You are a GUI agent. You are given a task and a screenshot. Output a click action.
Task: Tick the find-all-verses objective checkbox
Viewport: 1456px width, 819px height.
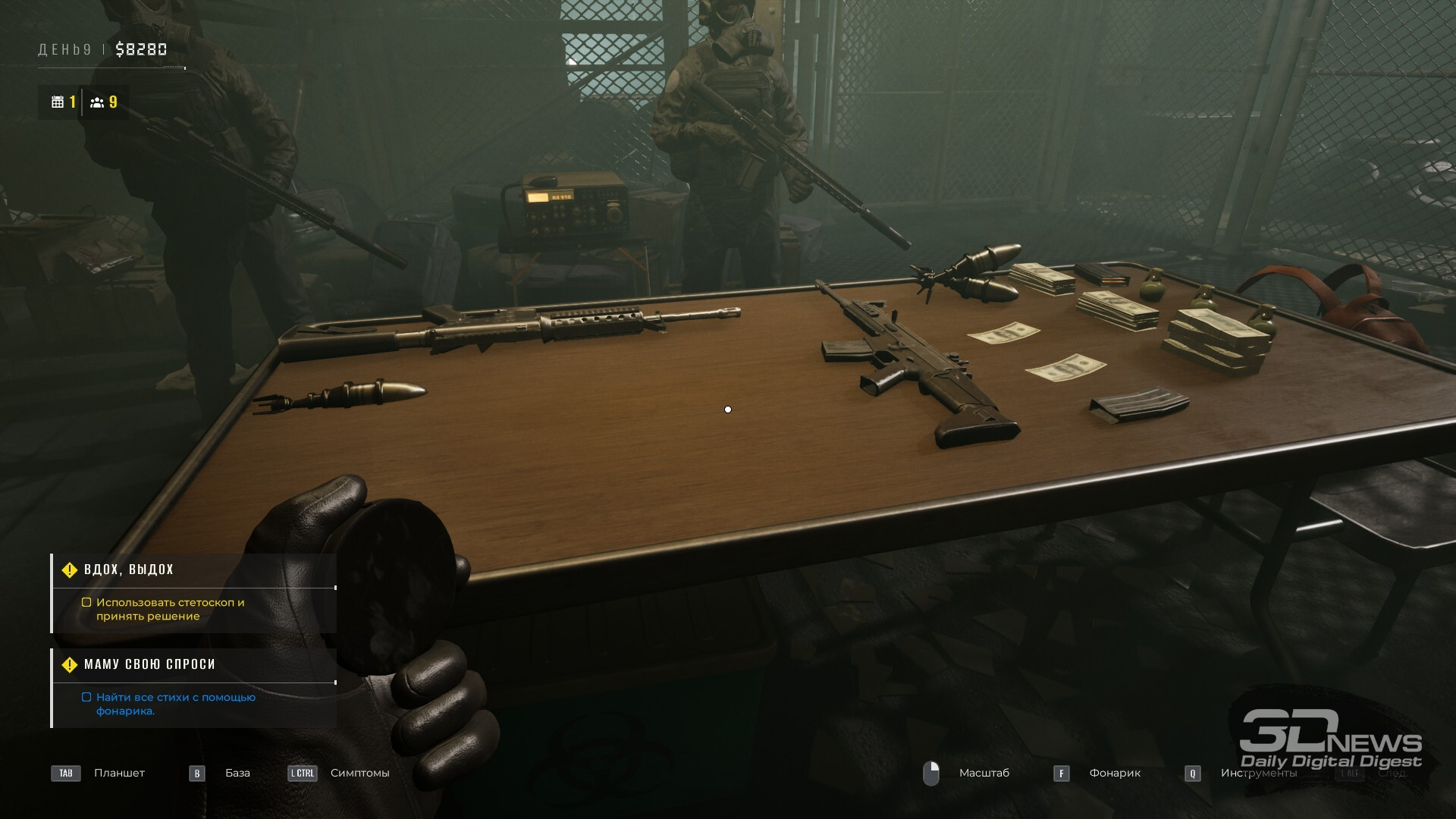pos(86,698)
